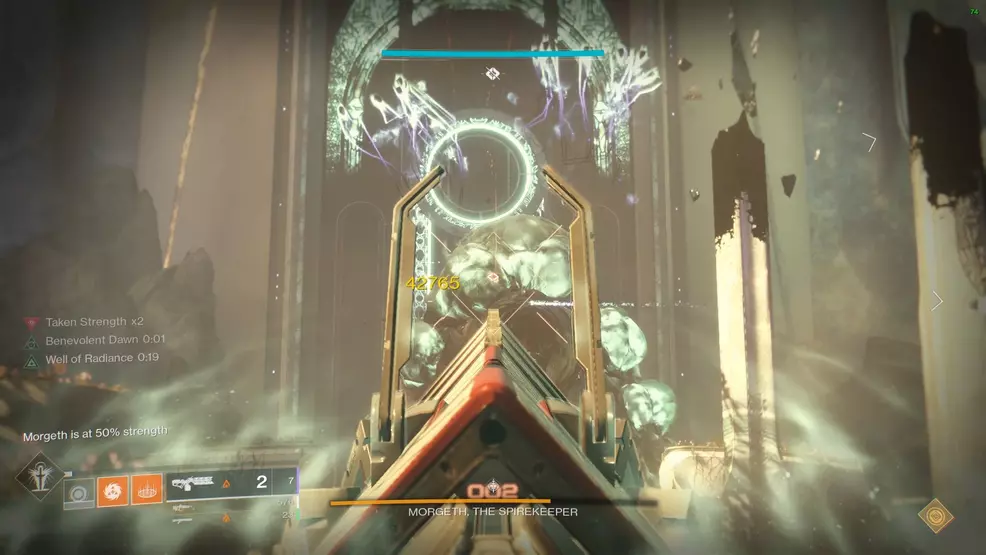Click the Taken Strength x2 debuff icon
986x555 pixels.
32,323
